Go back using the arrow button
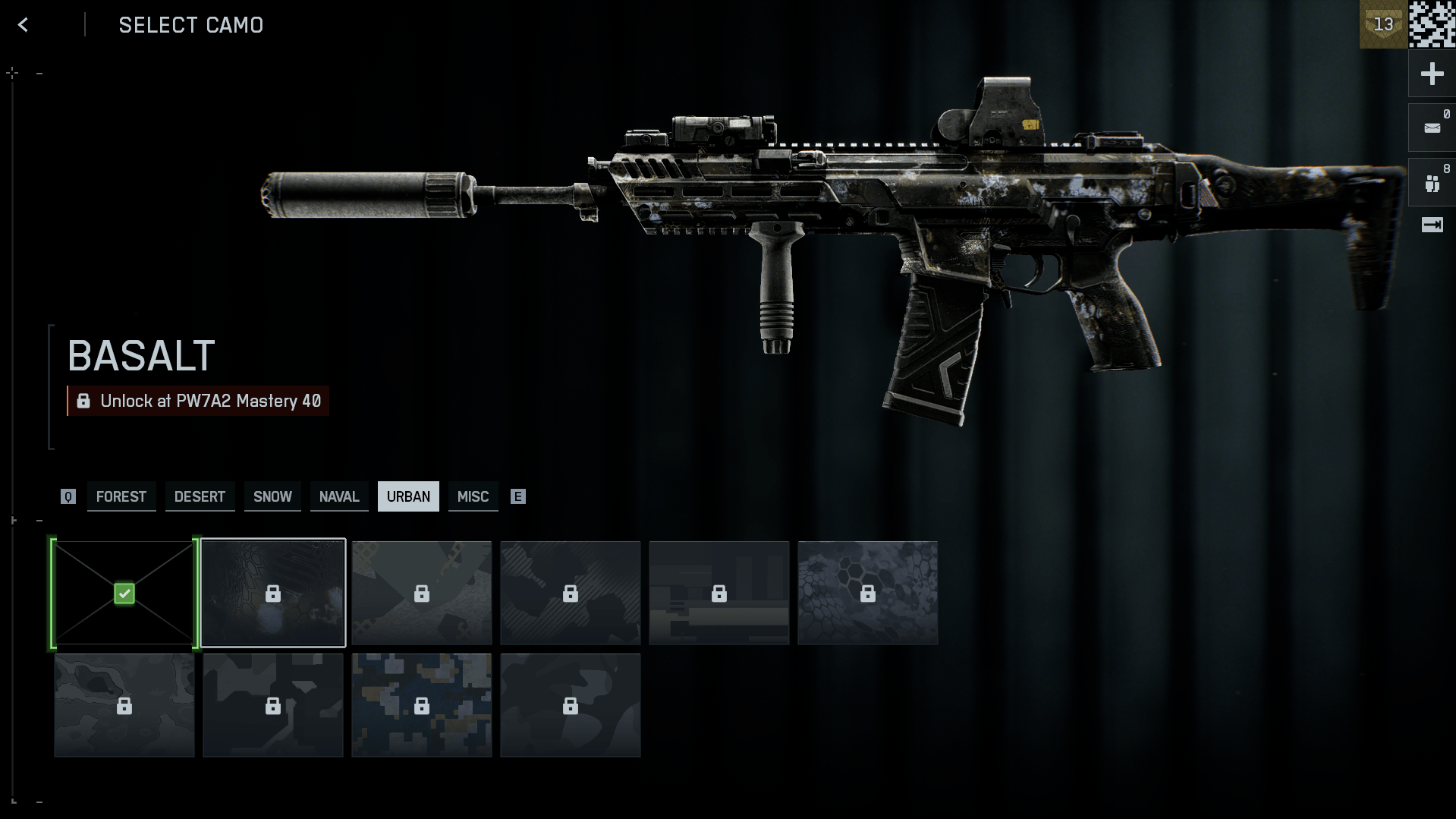The image size is (1456, 819). click(23, 25)
